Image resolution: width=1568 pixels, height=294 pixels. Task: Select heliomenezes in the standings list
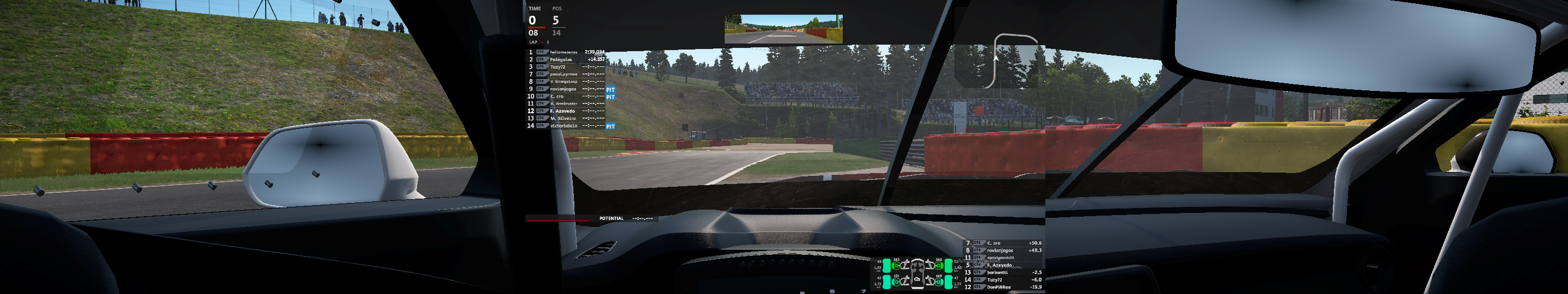(x=563, y=52)
